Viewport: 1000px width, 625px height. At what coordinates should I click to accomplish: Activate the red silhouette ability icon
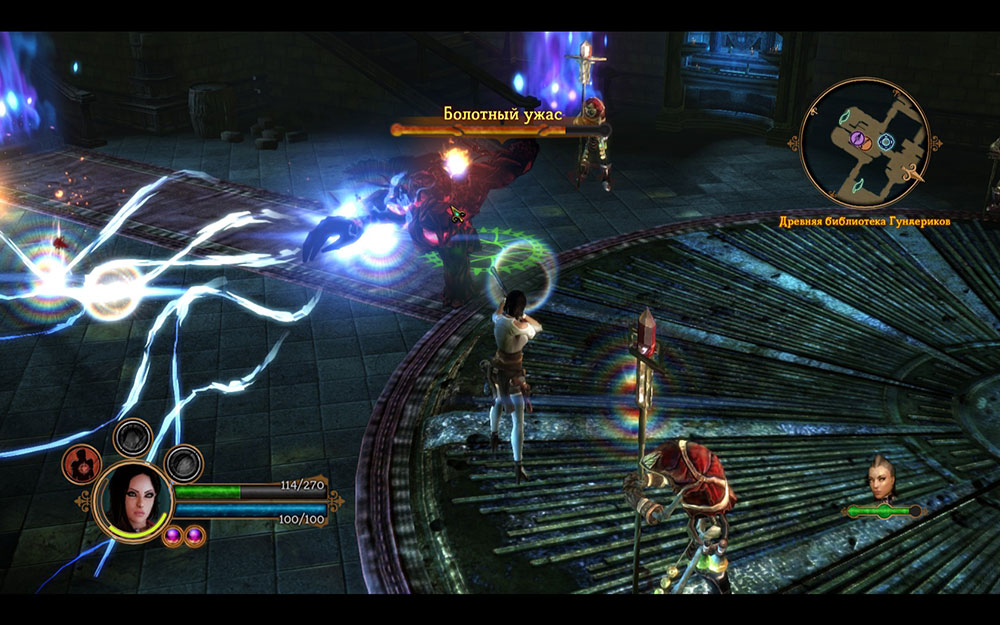(81, 463)
